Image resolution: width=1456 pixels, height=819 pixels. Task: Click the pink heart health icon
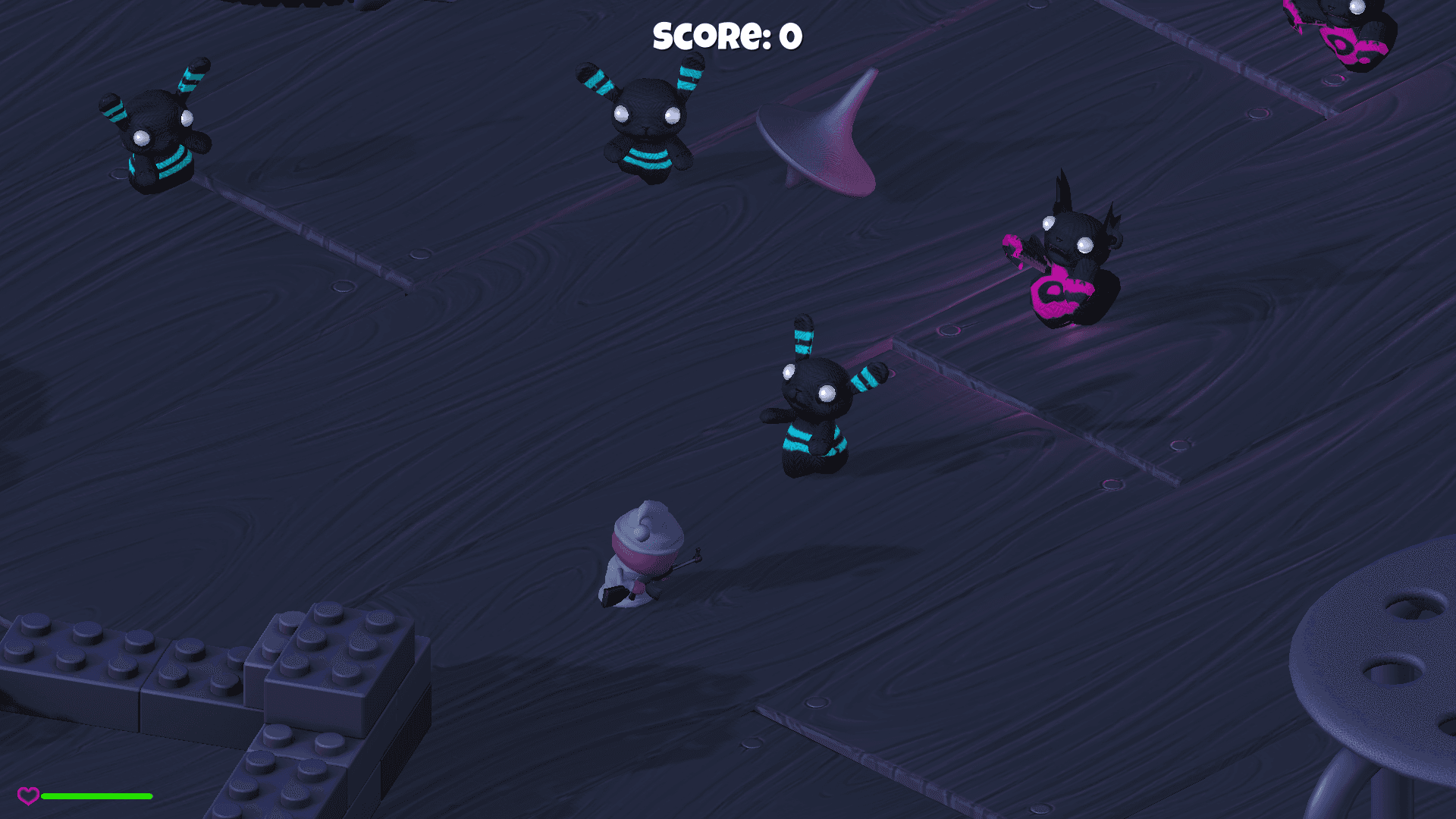tap(29, 795)
